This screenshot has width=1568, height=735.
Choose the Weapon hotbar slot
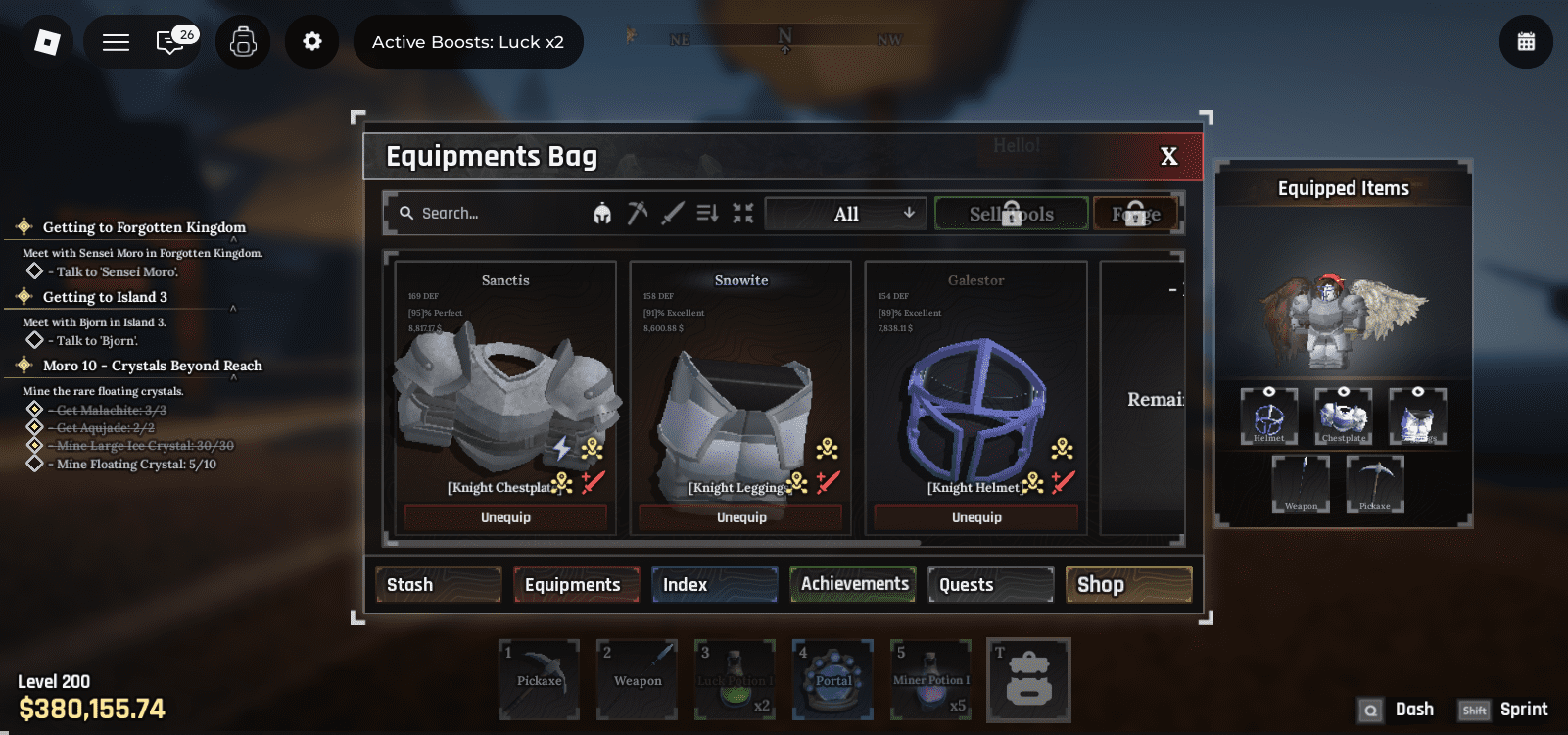[638, 679]
